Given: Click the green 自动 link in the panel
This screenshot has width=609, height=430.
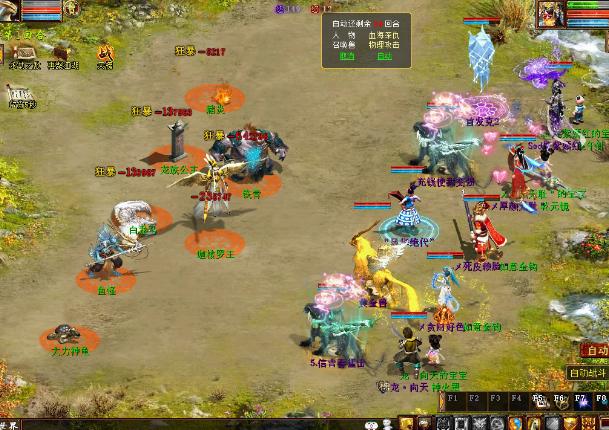Looking at the screenshot, I should (382, 56).
